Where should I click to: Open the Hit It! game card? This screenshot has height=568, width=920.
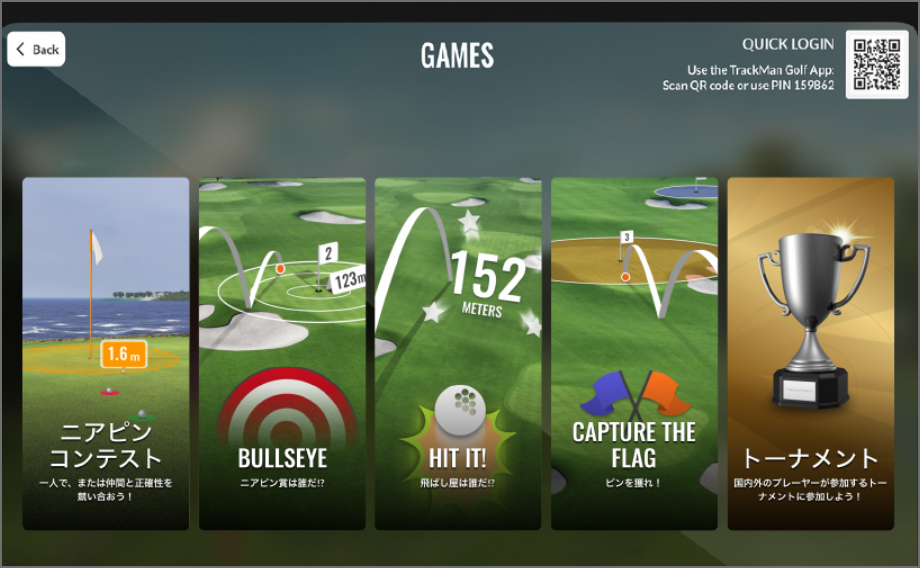coord(458,353)
